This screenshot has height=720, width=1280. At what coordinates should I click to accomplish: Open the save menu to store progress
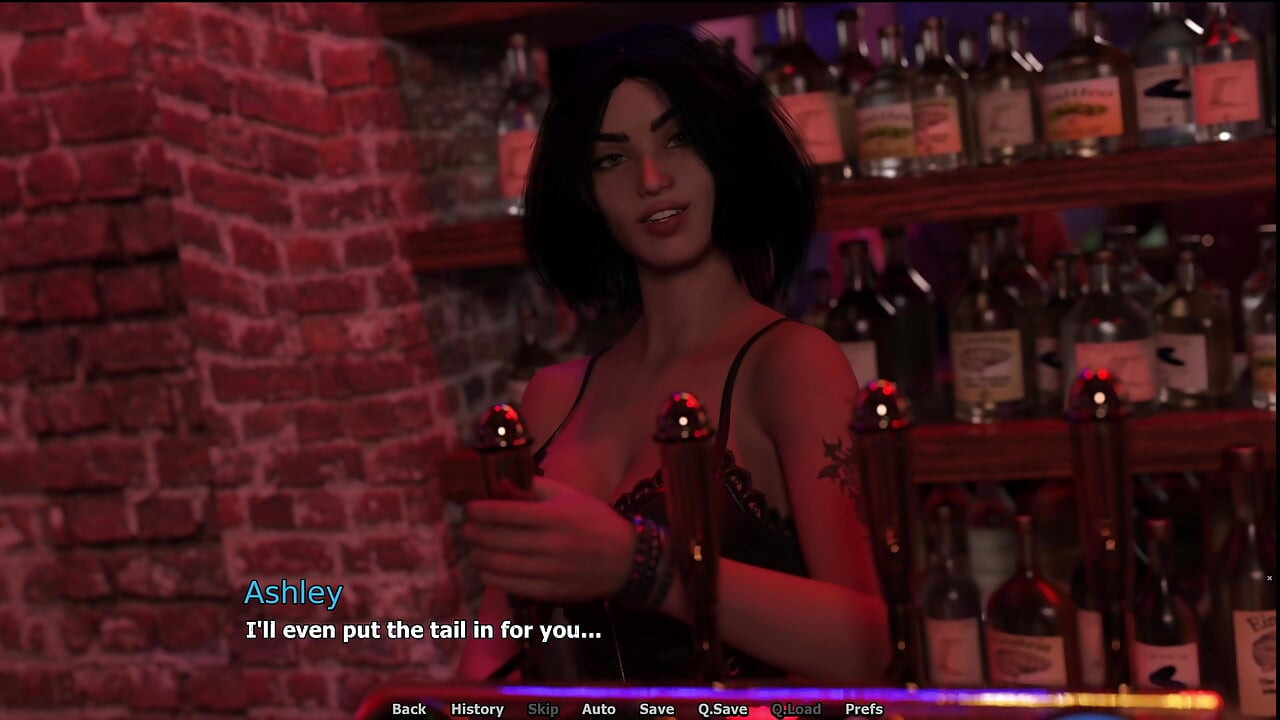coord(656,709)
